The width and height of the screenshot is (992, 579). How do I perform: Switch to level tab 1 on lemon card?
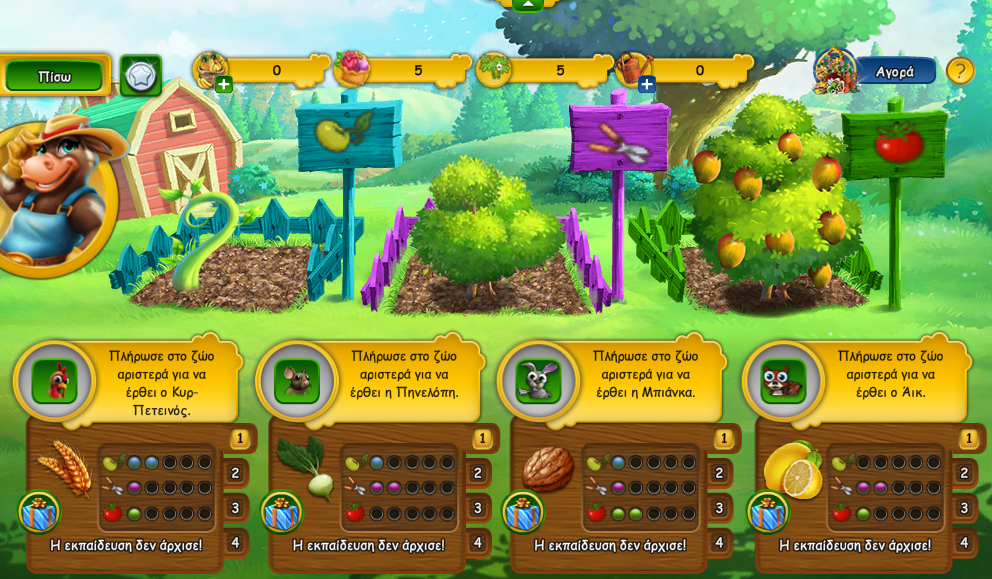tap(968, 438)
